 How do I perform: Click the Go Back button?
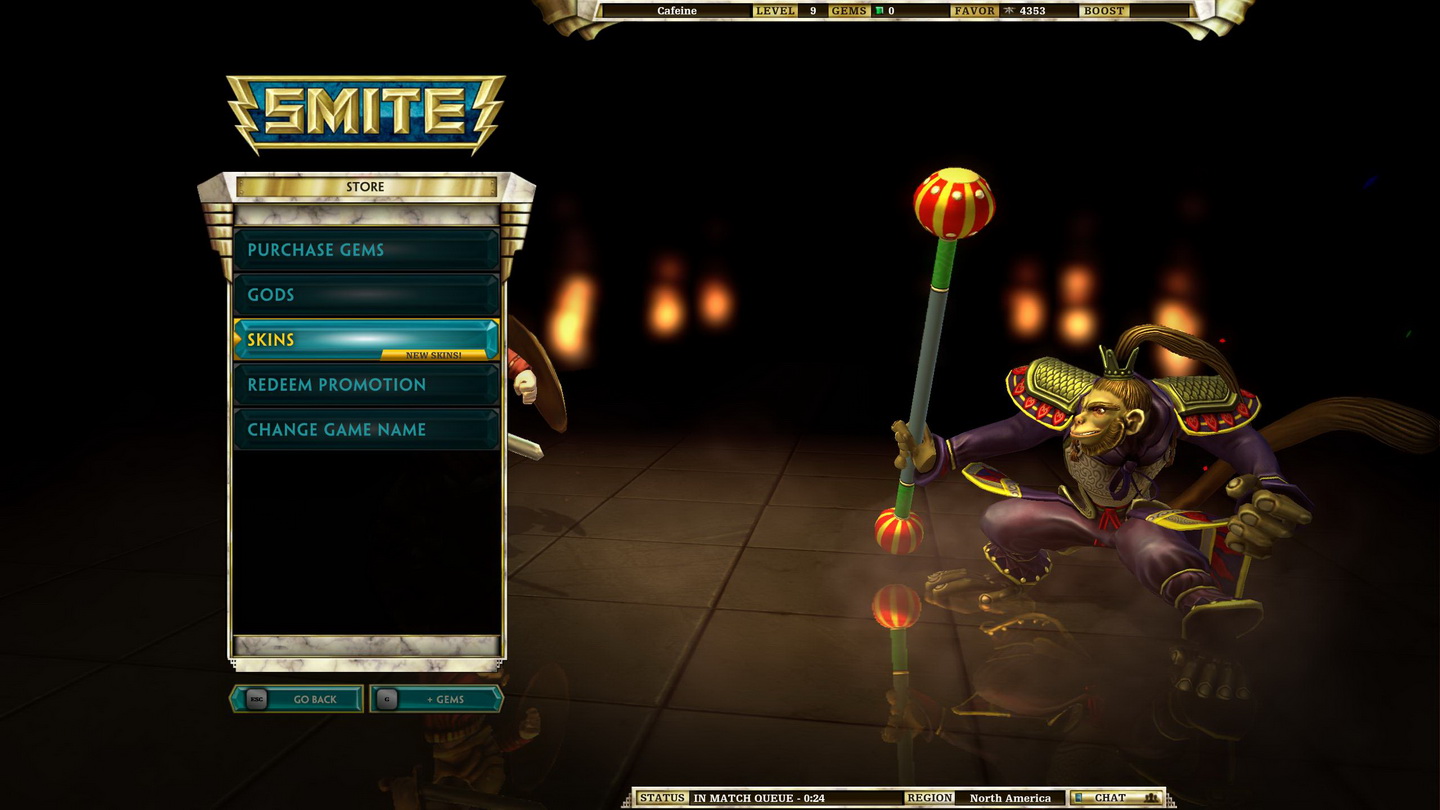click(297, 699)
